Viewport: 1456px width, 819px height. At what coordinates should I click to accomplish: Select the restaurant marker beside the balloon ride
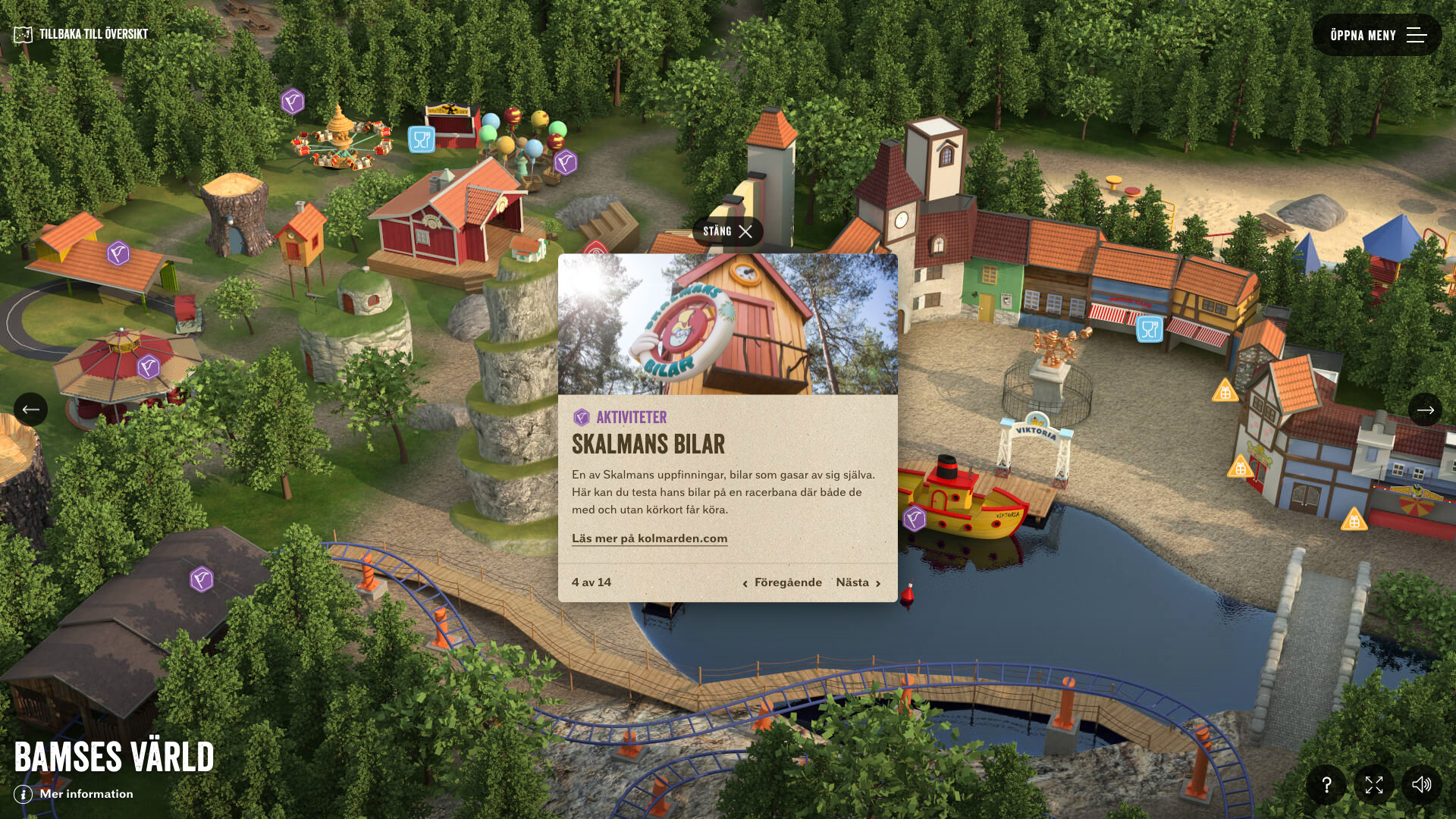point(422,140)
